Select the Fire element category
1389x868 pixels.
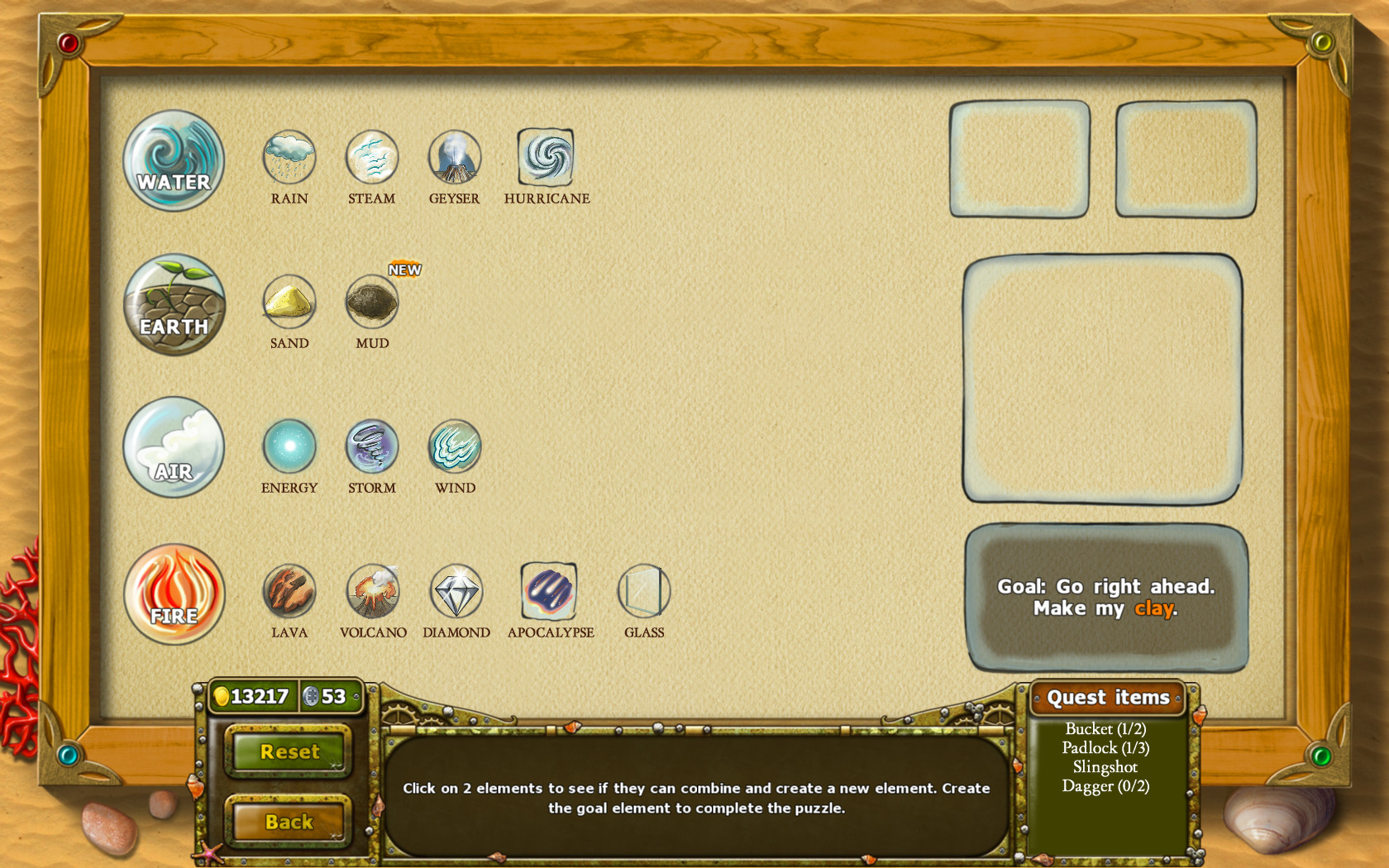tap(174, 594)
